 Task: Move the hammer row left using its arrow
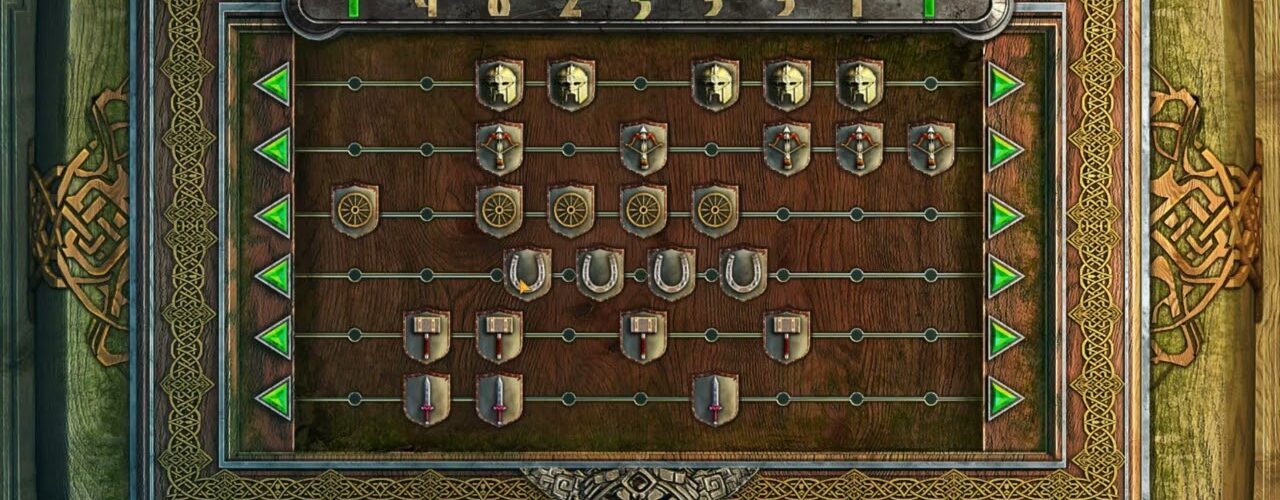tap(273, 337)
